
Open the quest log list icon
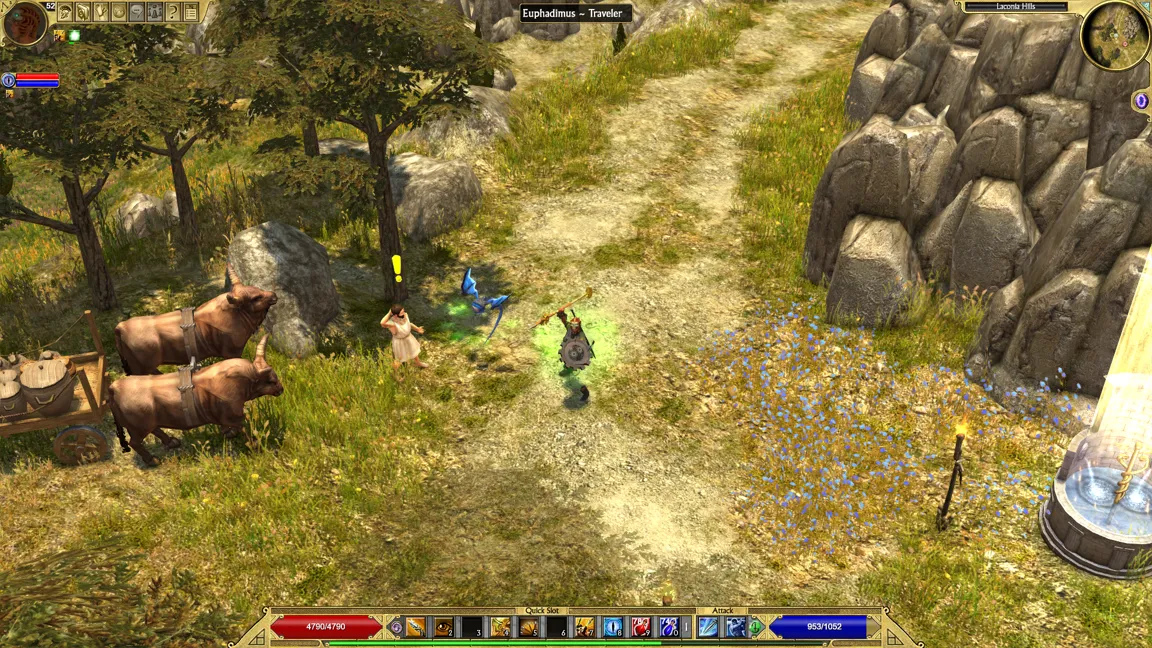point(191,12)
